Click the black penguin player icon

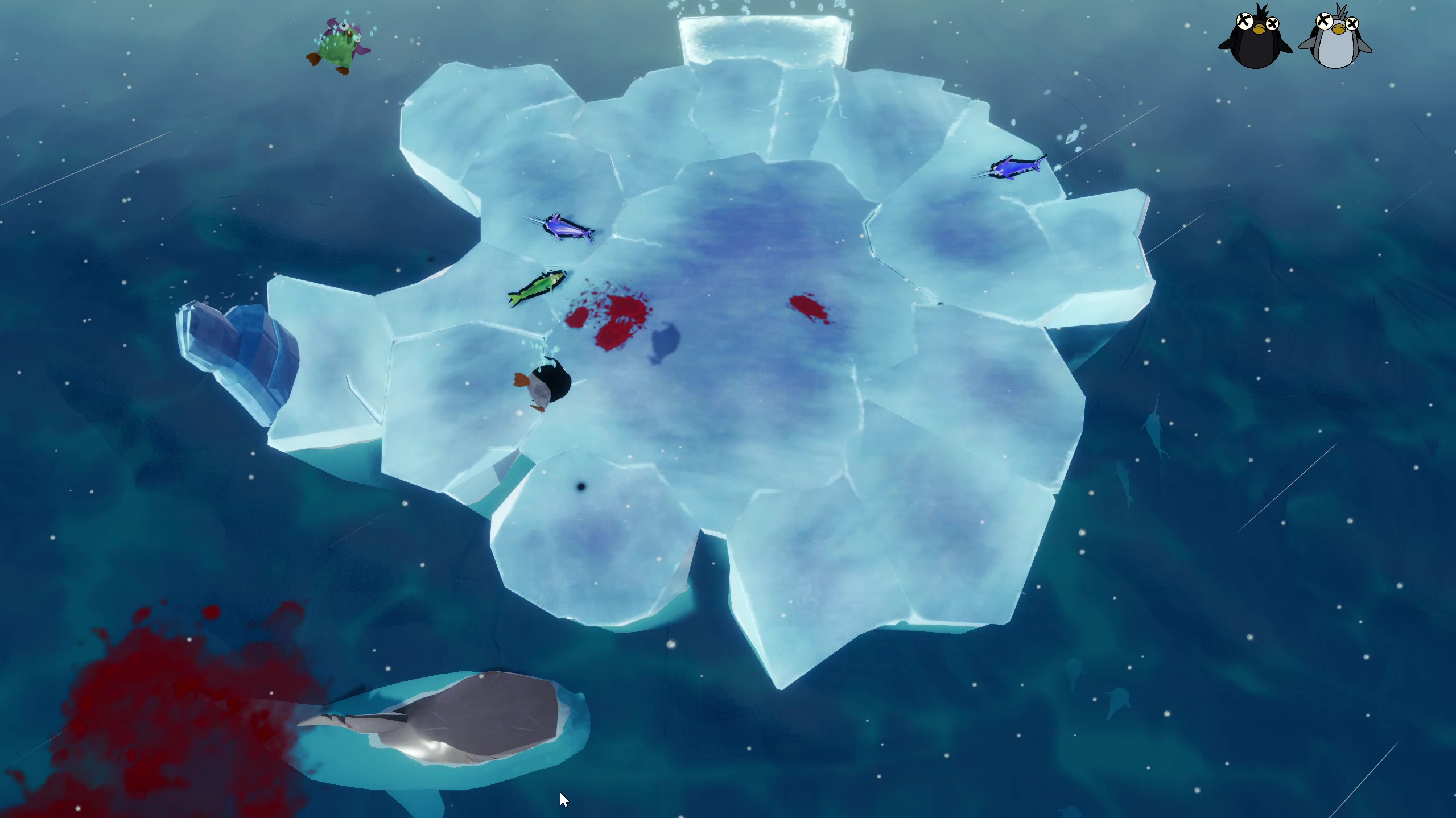1256,39
